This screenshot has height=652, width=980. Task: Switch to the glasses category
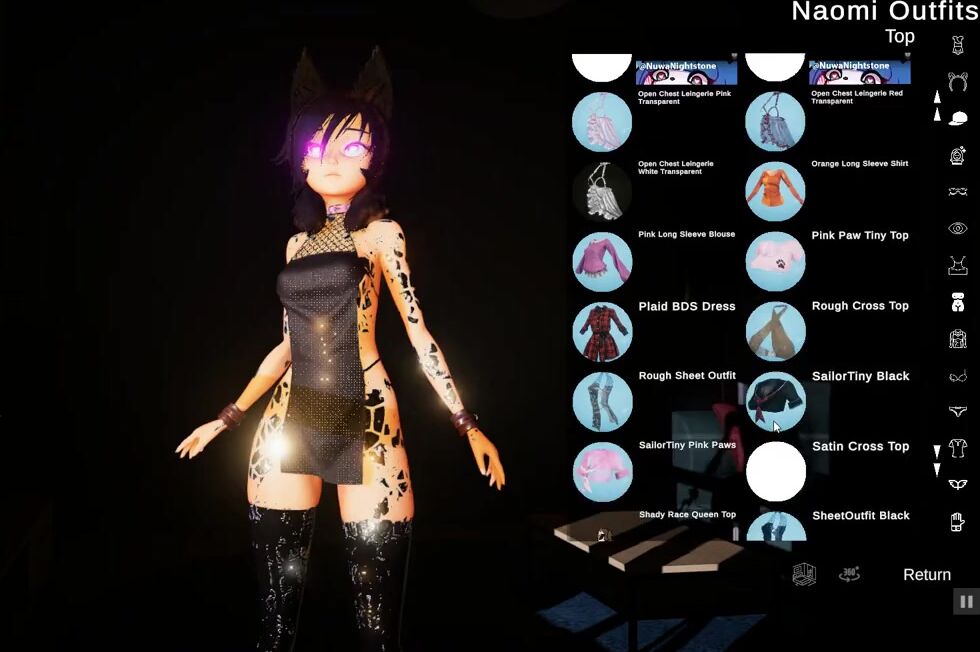pos(957,192)
